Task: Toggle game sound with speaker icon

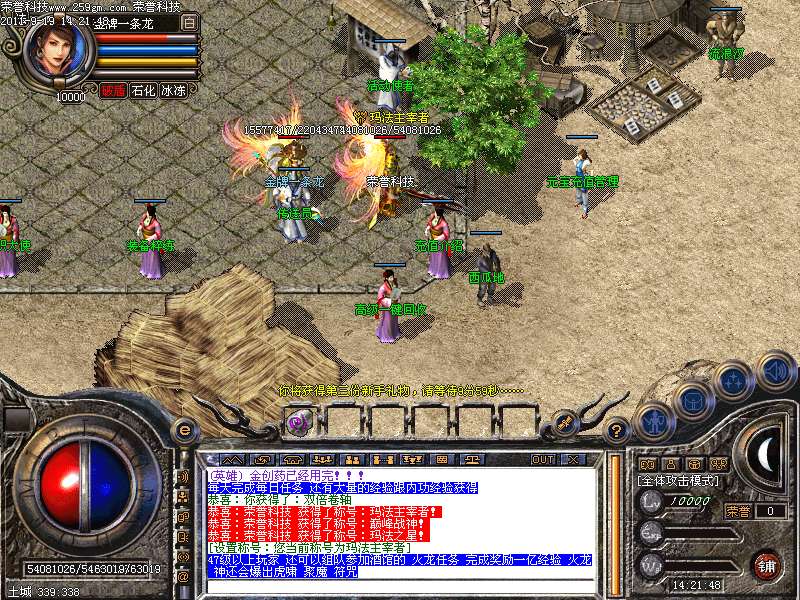Action: click(x=774, y=370)
